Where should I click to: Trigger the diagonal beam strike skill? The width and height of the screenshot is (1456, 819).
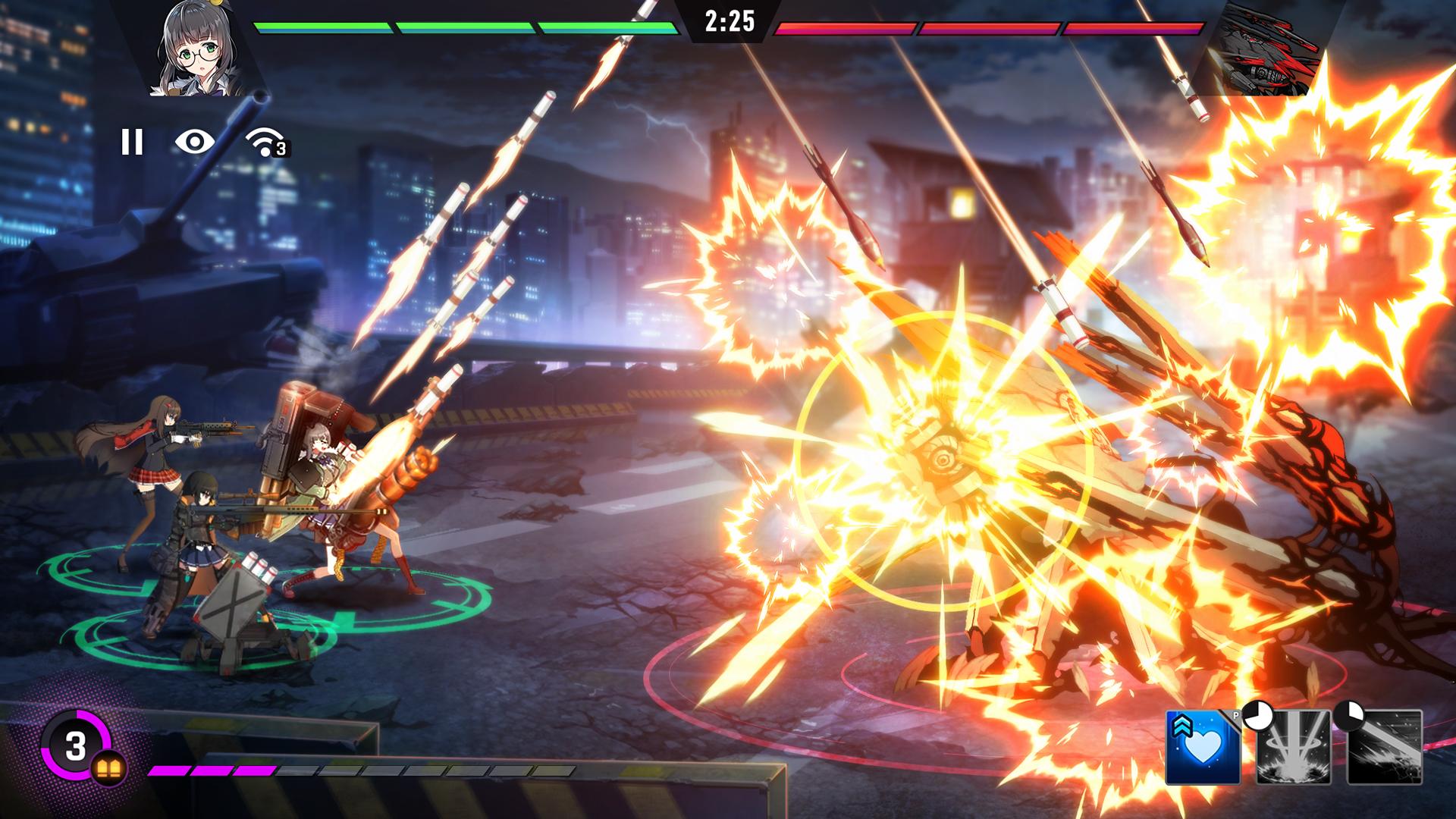(1385, 747)
